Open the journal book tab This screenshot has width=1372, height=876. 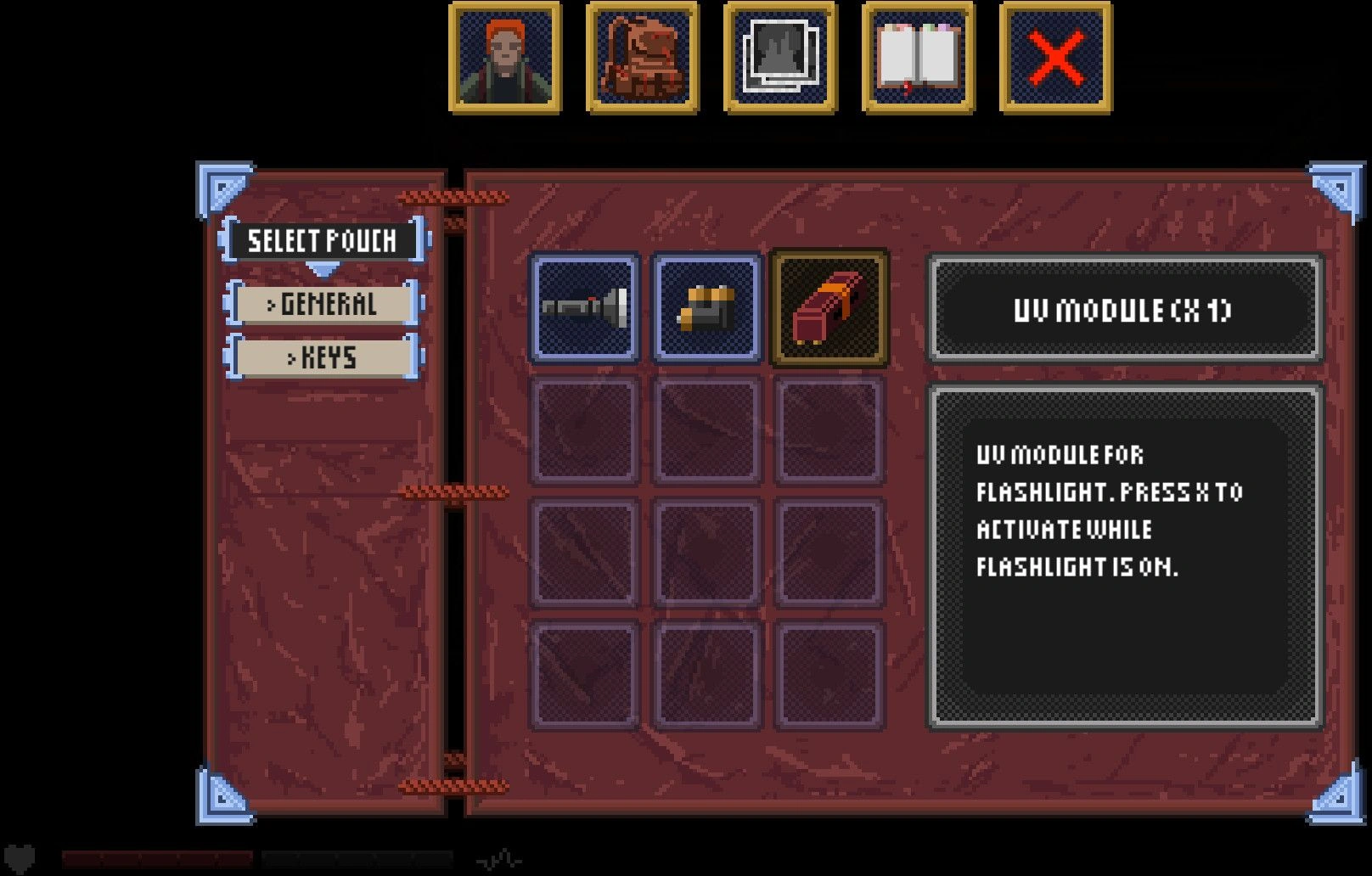[x=918, y=58]
